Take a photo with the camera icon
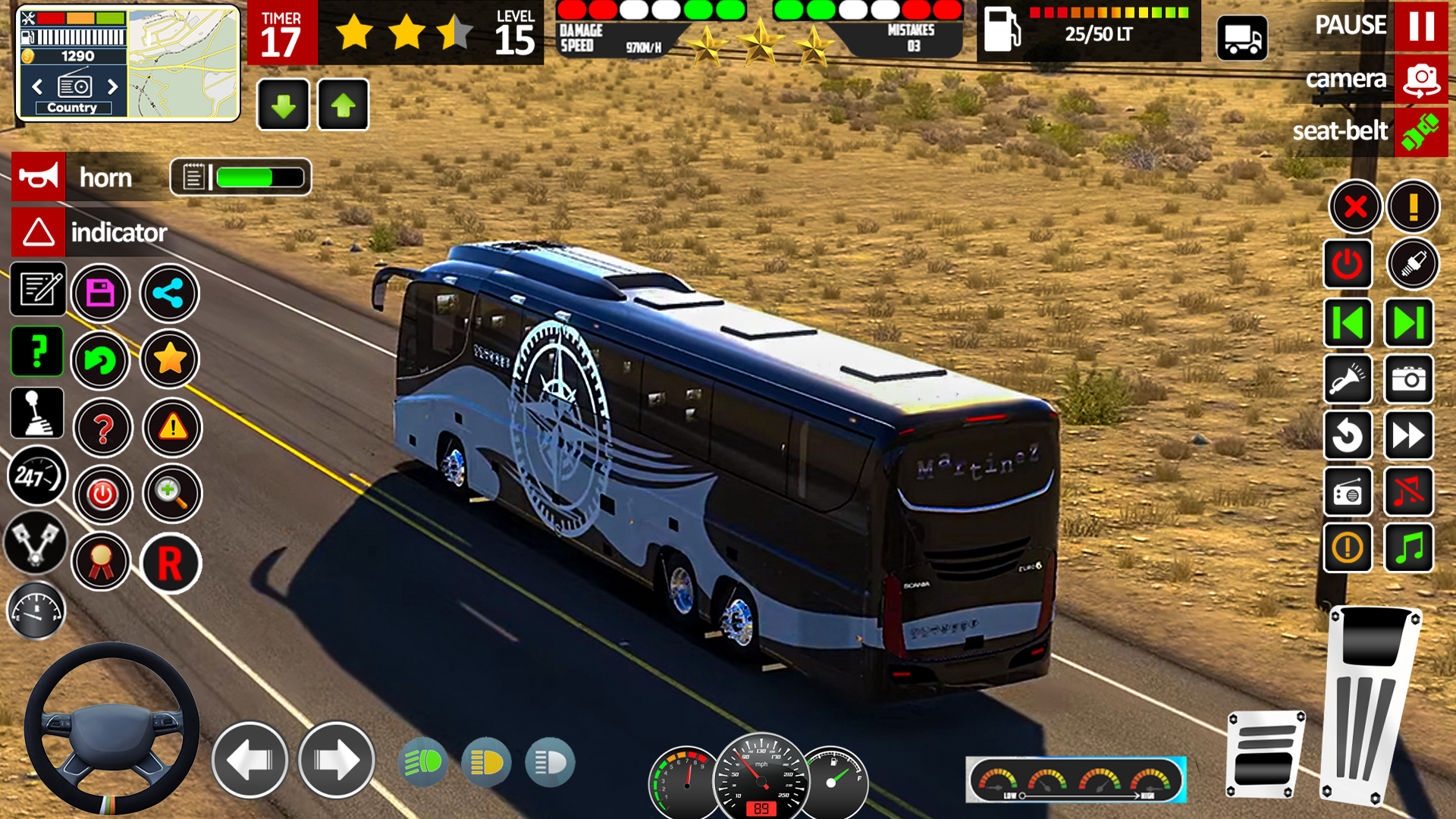 point(1408,379)
